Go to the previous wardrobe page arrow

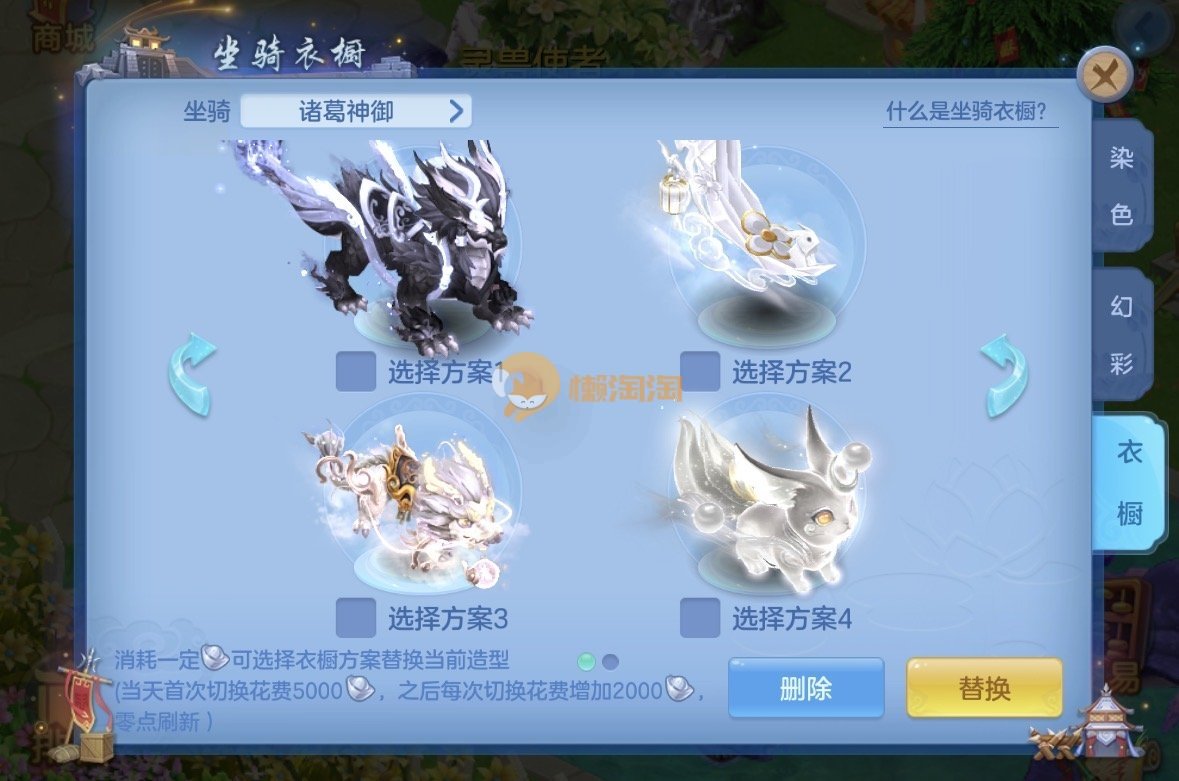[x=191, y=375]
